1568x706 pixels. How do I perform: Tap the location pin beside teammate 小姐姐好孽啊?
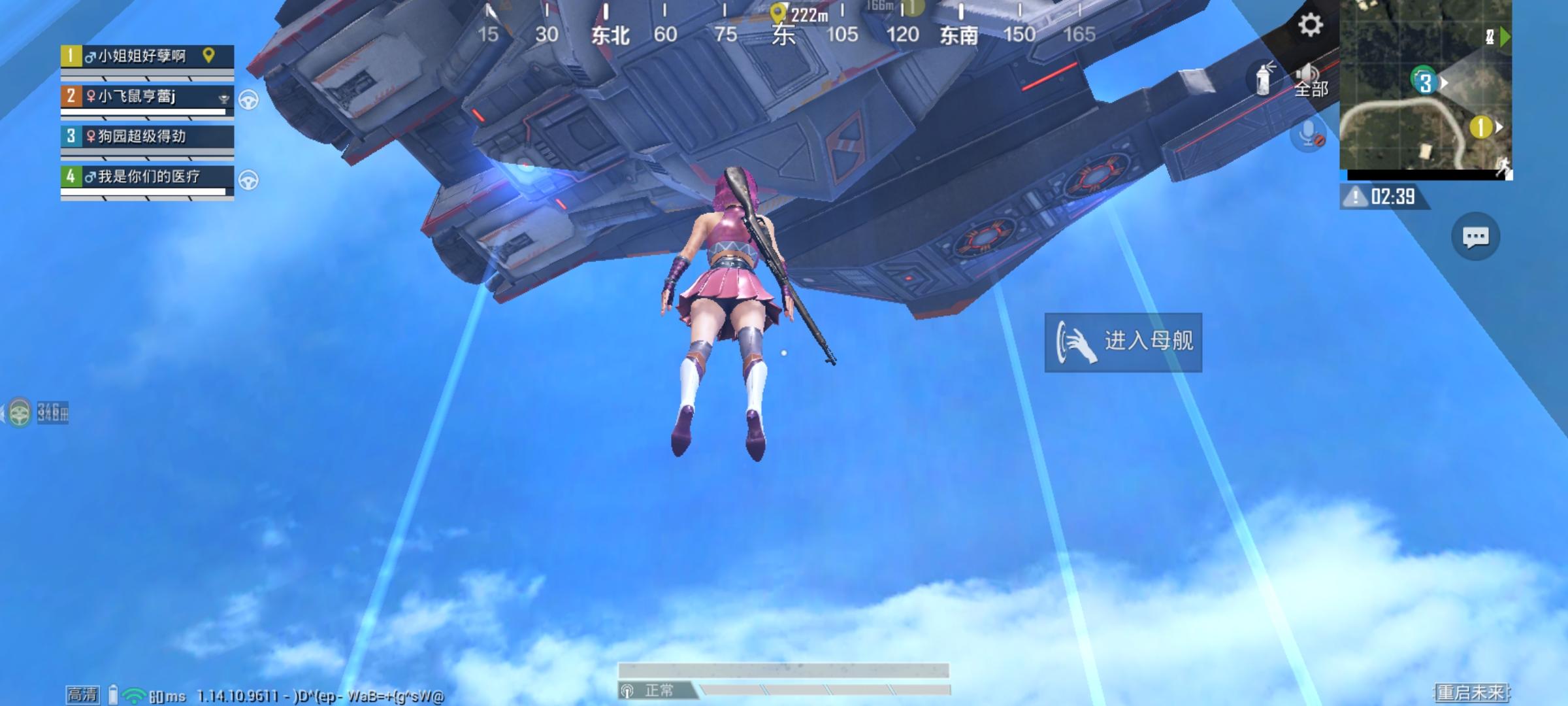pos(208,56)
